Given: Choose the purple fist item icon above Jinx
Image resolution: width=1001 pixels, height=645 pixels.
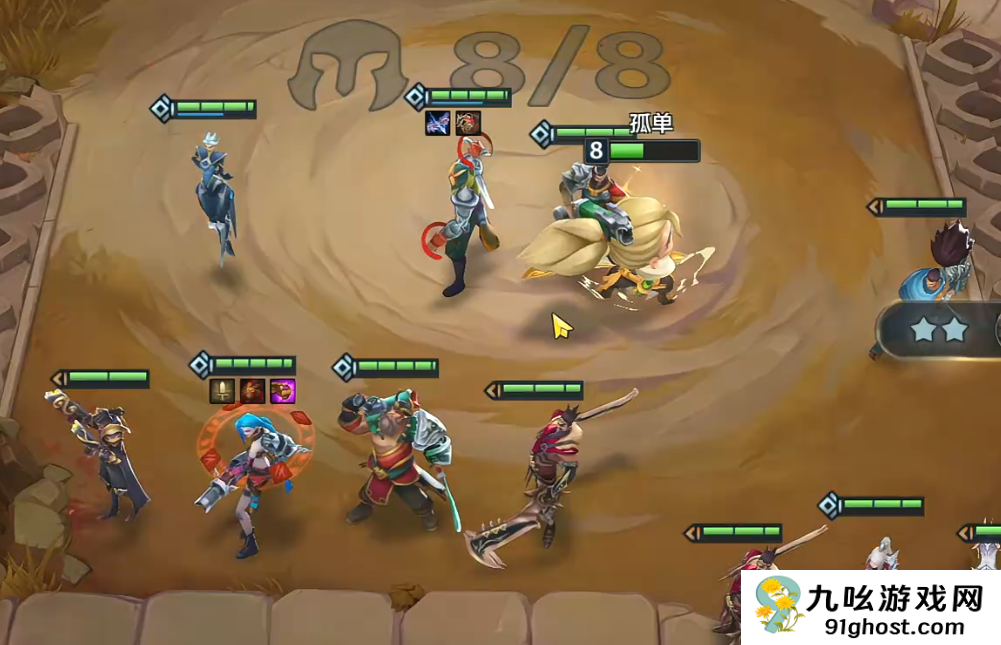Looking at the screenshot, I should coord(282,391).
